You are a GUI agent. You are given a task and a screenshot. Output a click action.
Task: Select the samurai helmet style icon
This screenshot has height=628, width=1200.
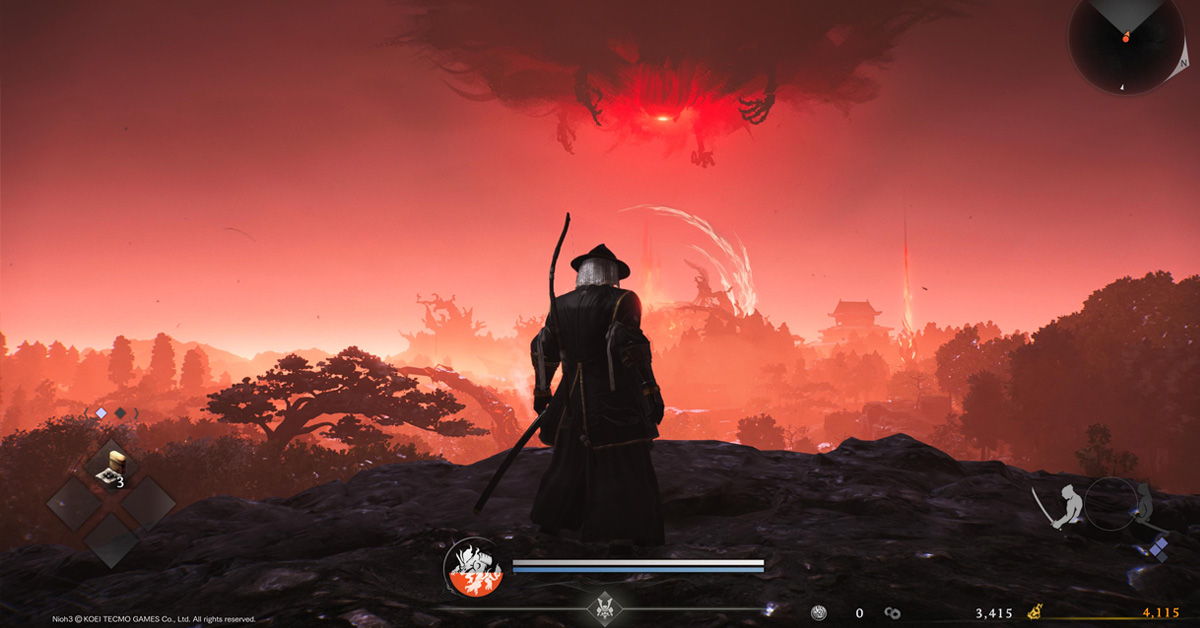tap(605, 606)
